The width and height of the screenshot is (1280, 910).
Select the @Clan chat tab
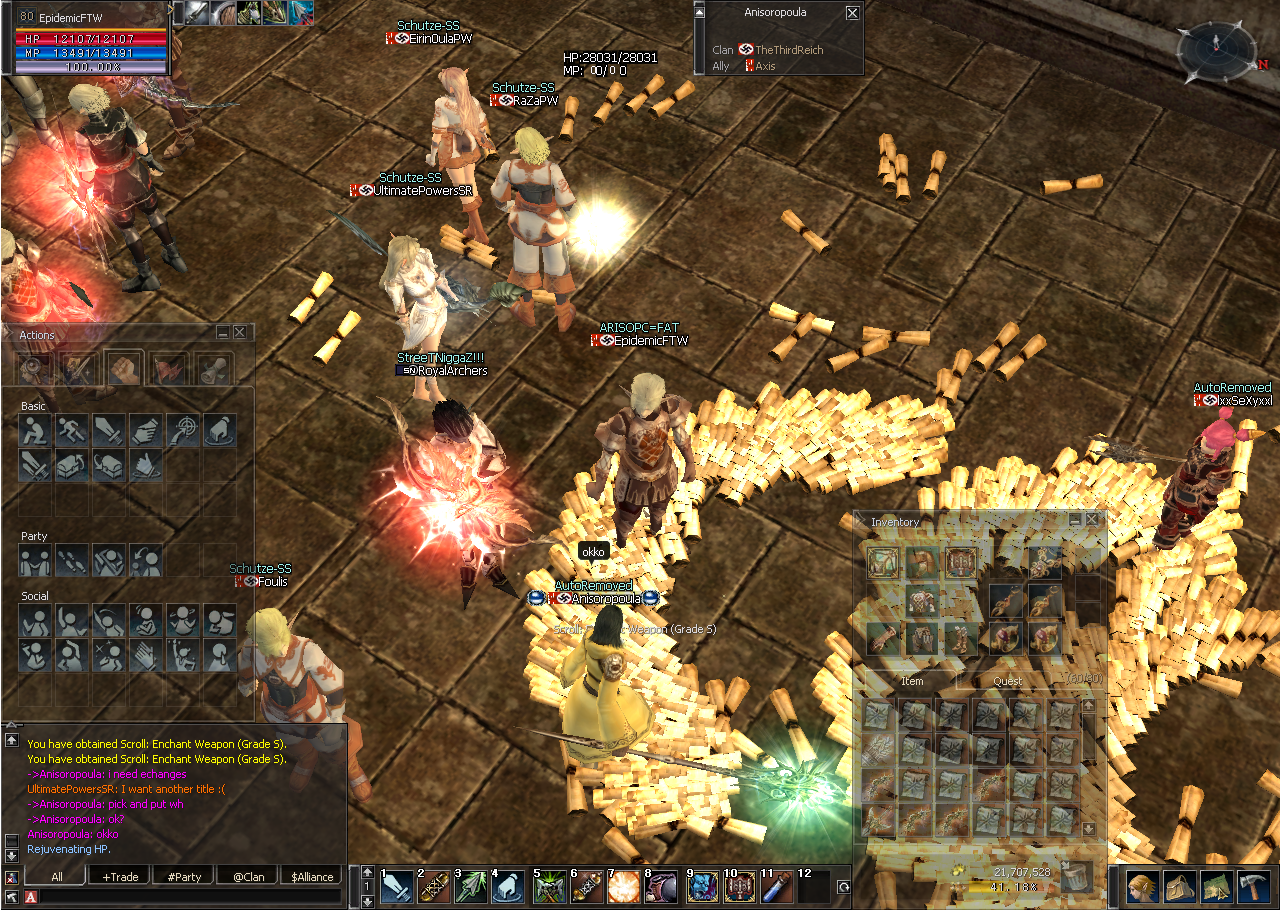(248, 877)
